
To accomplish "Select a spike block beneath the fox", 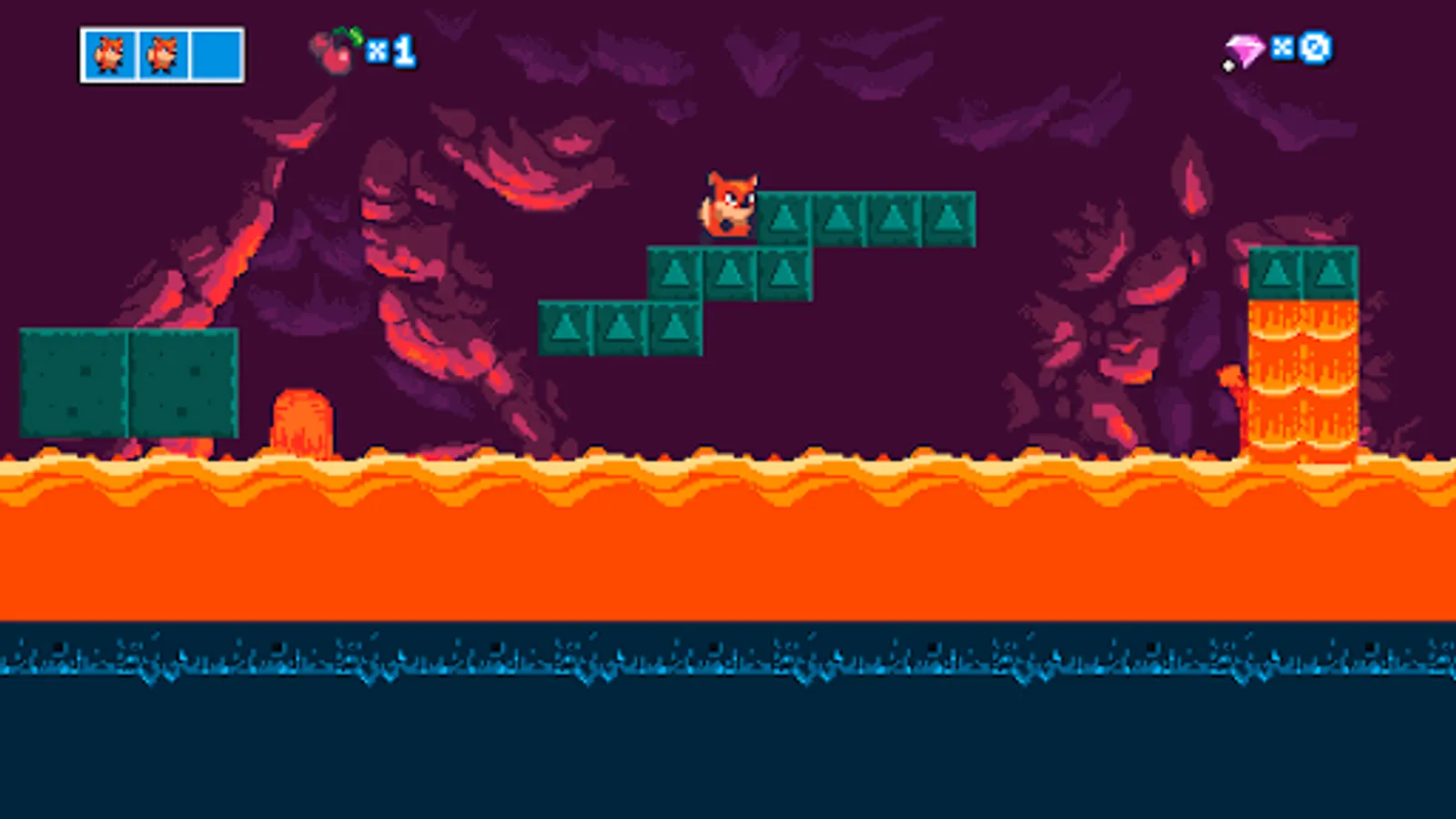I will [x=730, y=272].
